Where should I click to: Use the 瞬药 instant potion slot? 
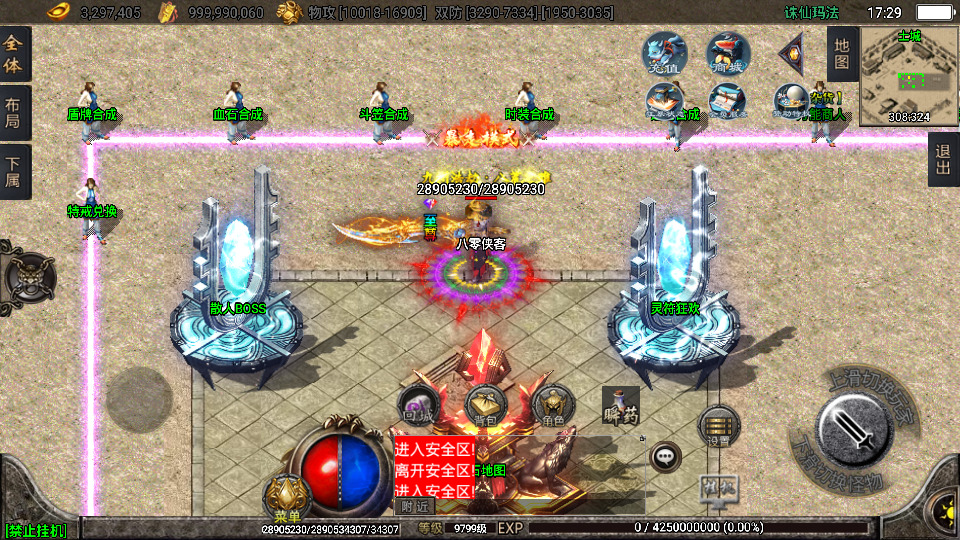[621, 408]
